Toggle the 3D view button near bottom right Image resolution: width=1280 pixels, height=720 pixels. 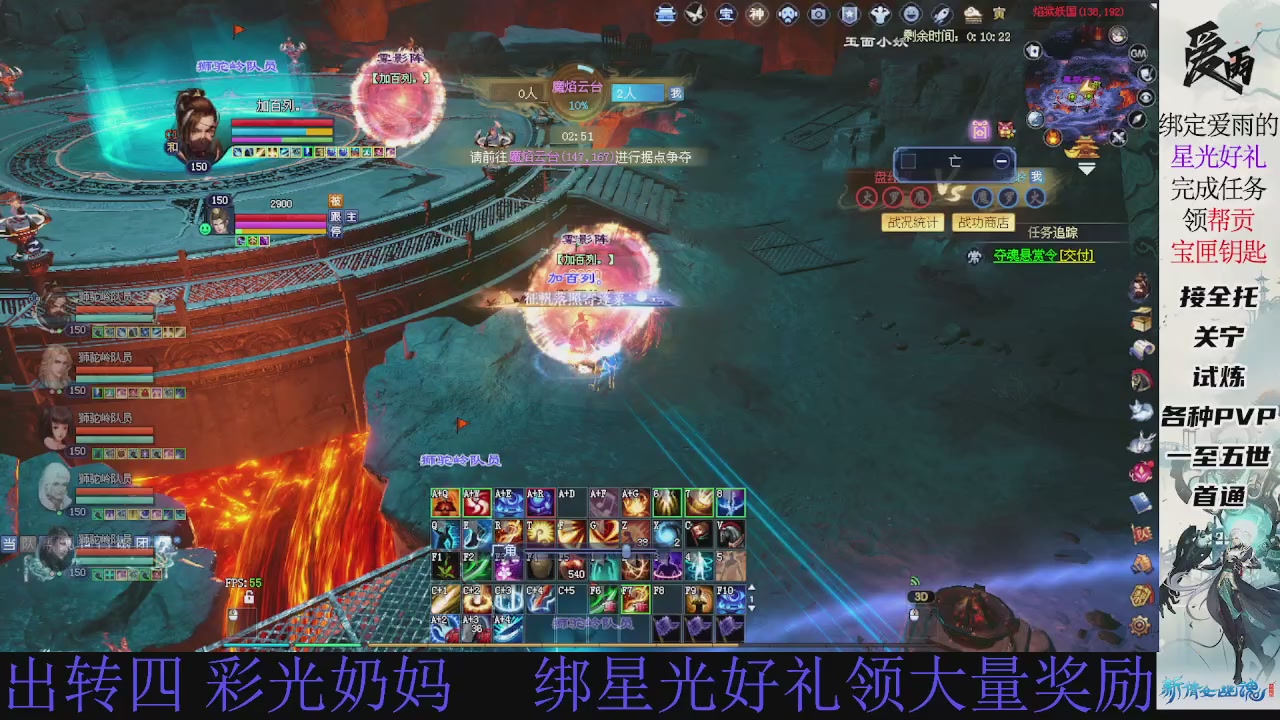click(919, 596)
